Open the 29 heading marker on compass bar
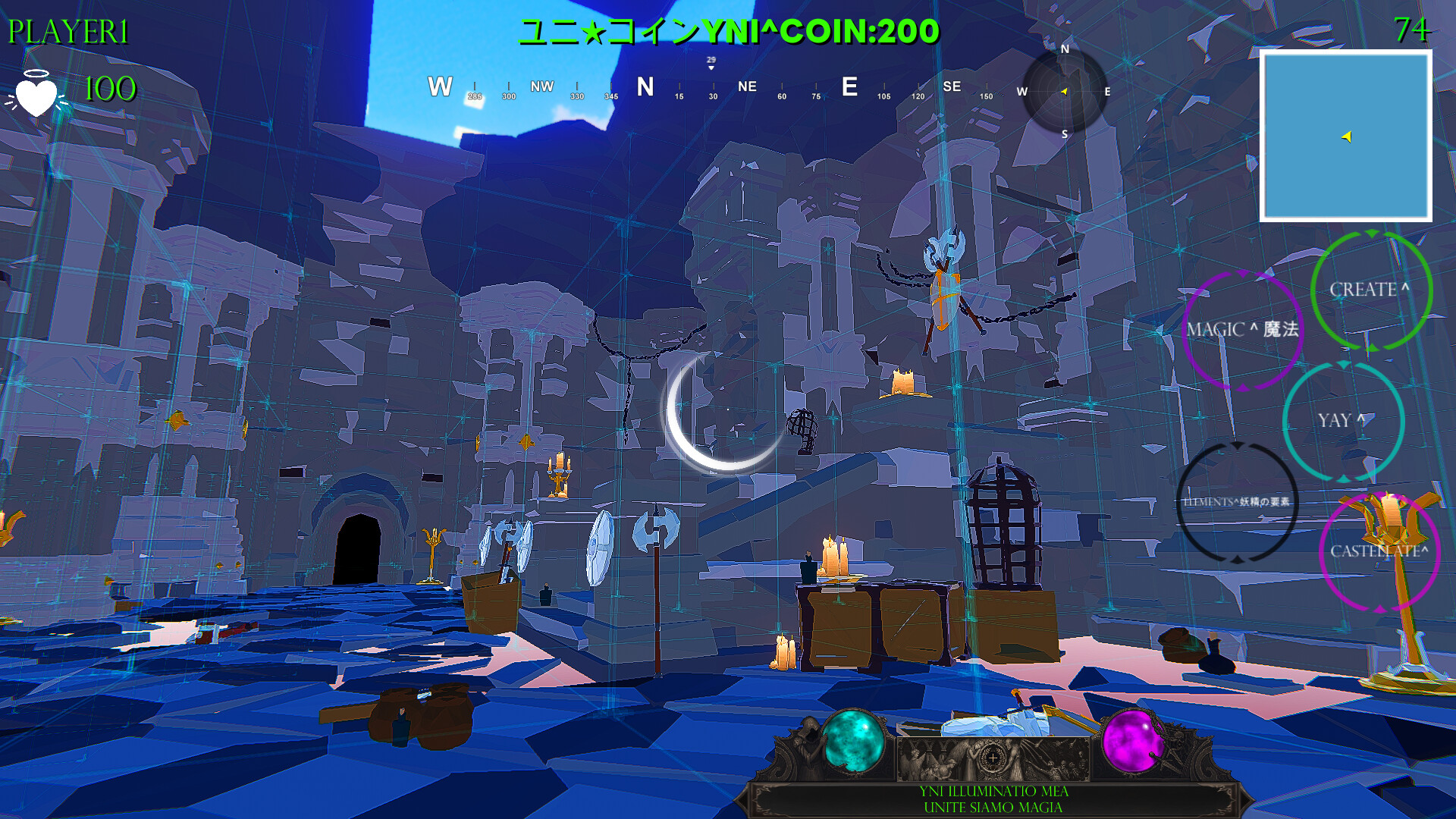 711,61
